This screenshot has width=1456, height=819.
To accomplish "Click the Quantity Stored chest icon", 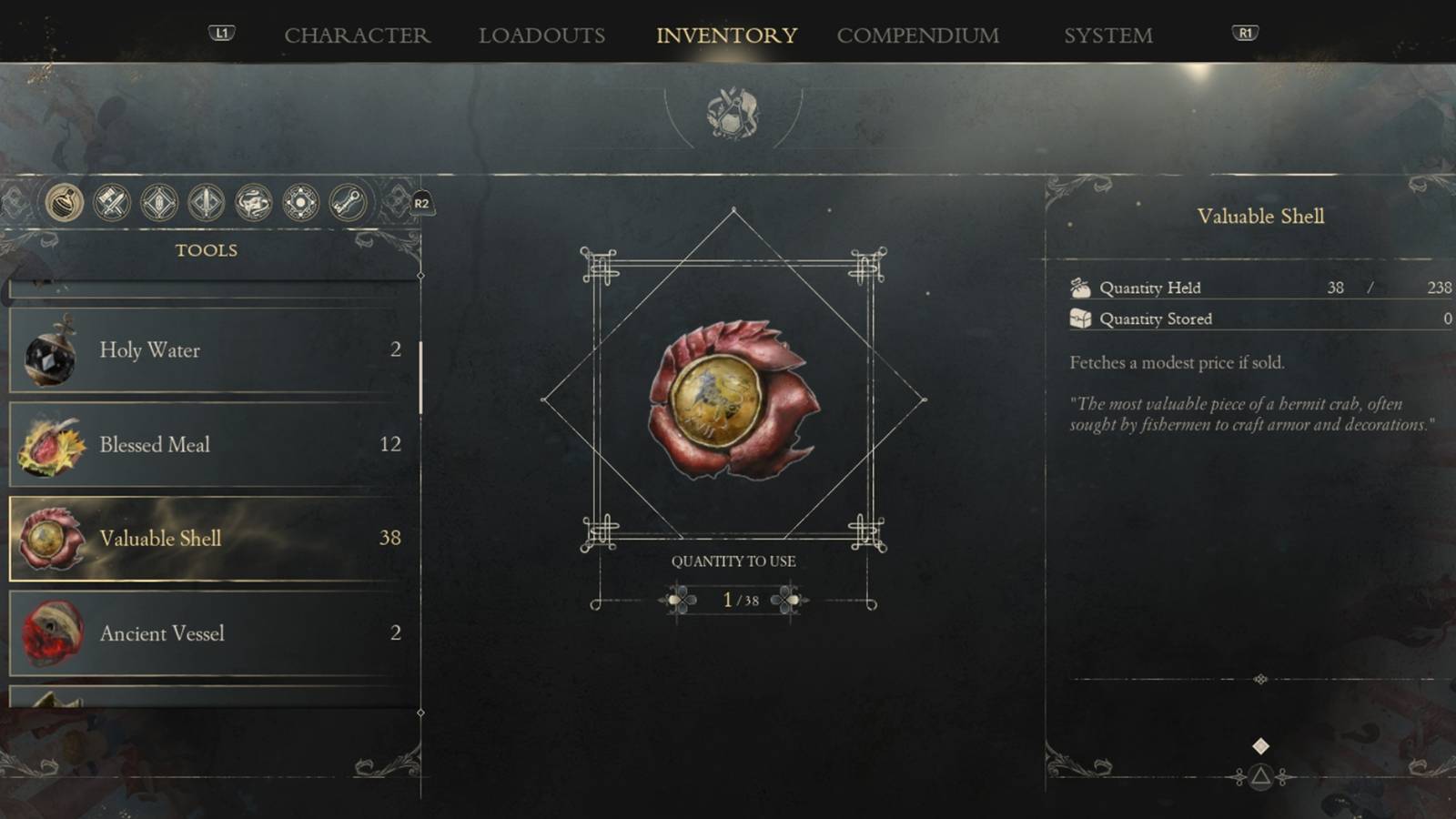I will point(1079,318).
